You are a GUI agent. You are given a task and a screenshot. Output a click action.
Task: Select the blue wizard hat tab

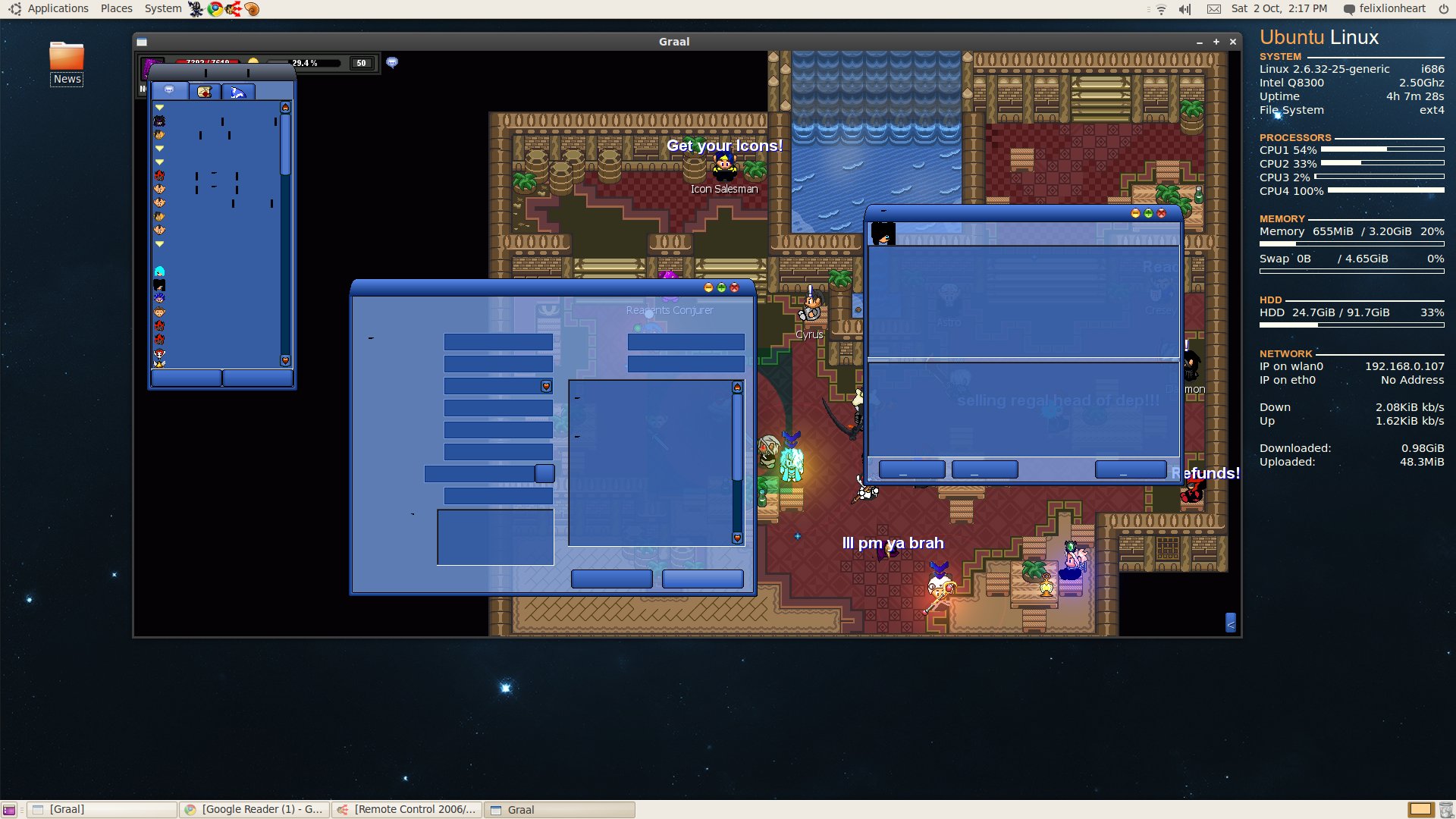point(238,92)
